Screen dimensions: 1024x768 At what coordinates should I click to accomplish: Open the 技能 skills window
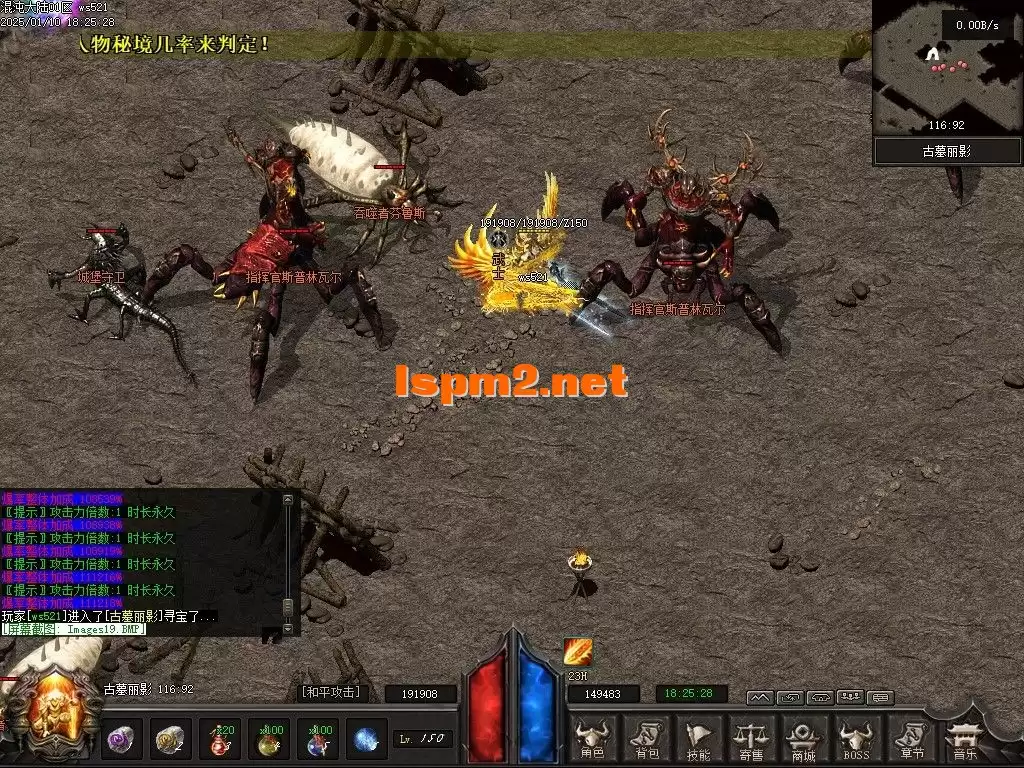pos(698,738)
